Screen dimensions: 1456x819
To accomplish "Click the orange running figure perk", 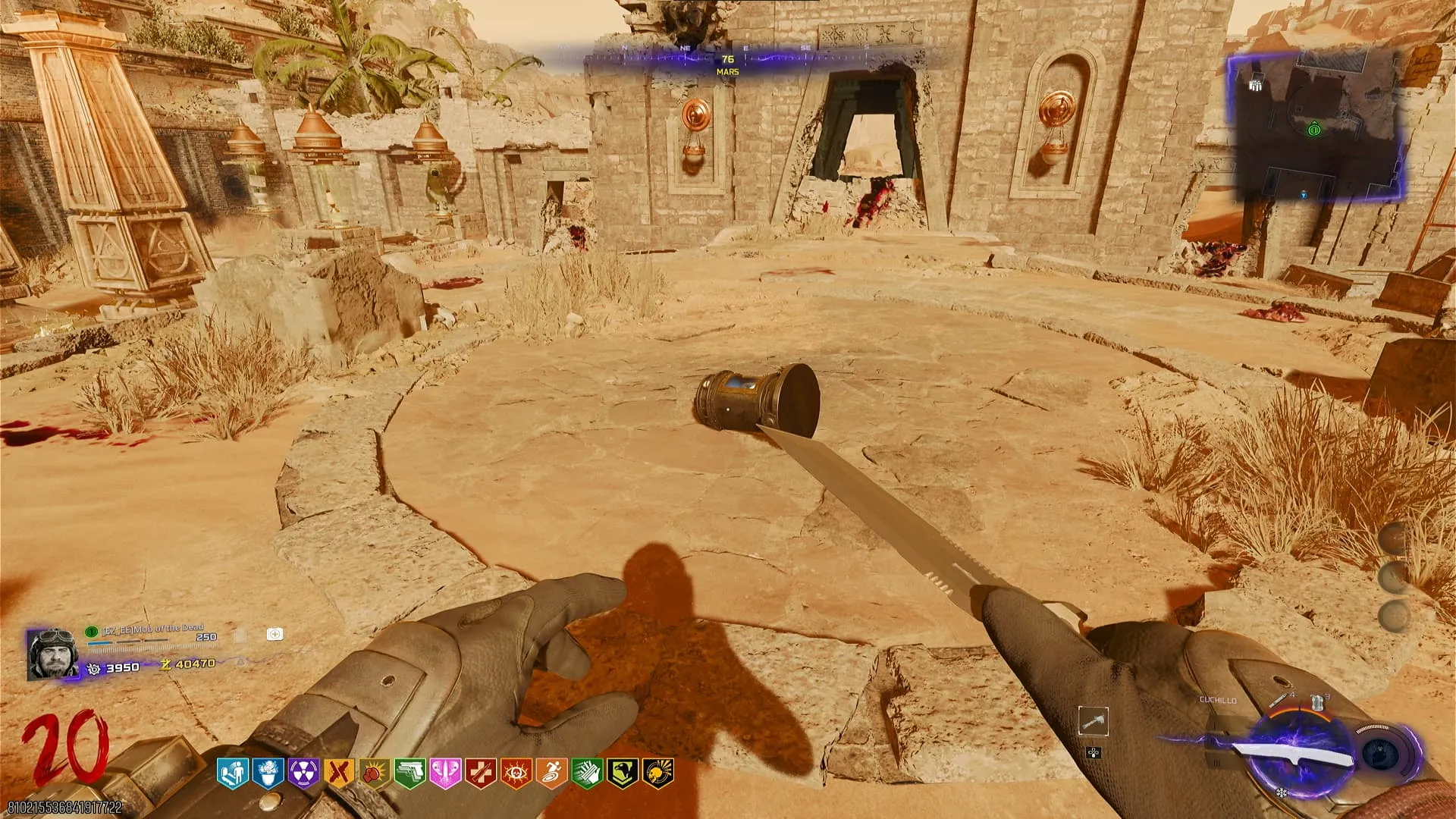I will (551, 773).
